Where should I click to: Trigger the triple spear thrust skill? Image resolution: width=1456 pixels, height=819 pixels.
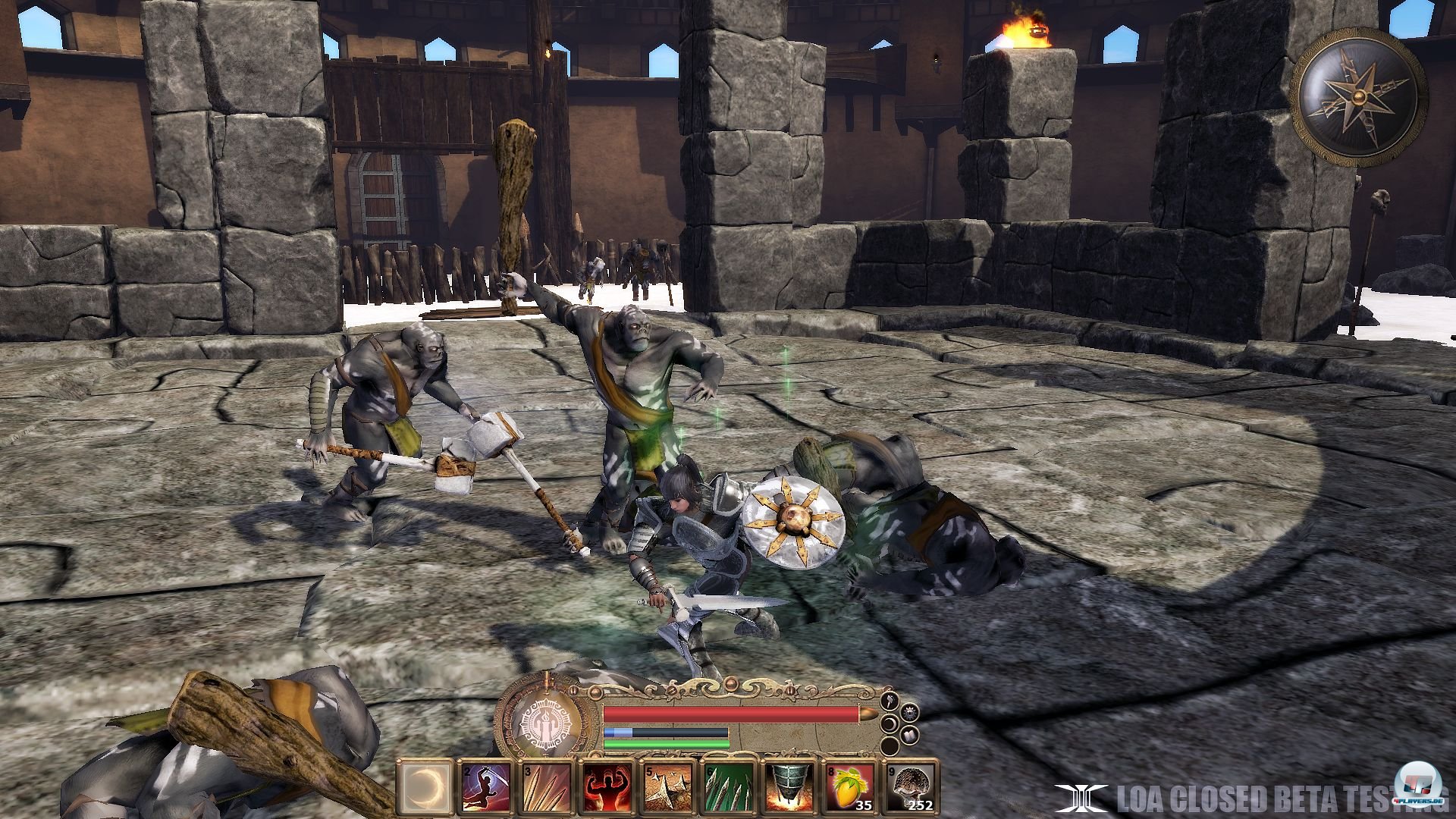pyautogui.click(x=546, y=786)
